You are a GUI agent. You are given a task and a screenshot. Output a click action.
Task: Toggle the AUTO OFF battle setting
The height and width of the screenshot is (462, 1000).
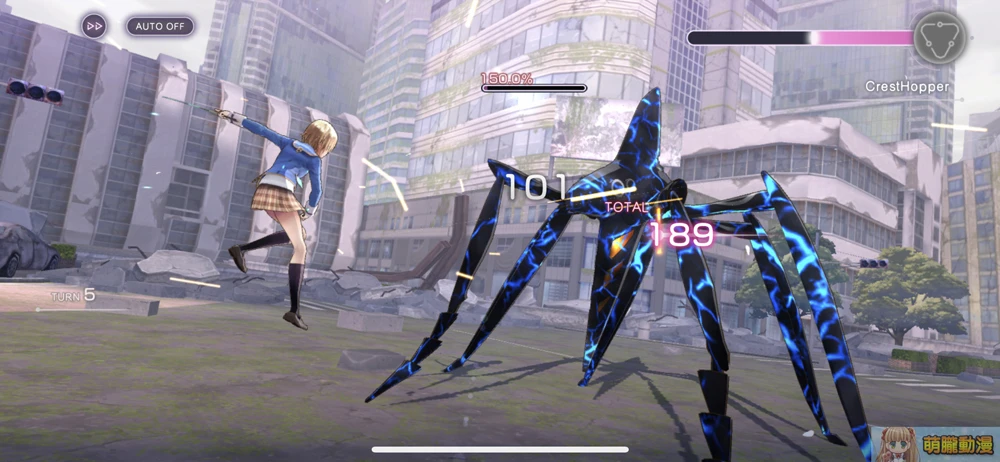[x=159, y=26]
